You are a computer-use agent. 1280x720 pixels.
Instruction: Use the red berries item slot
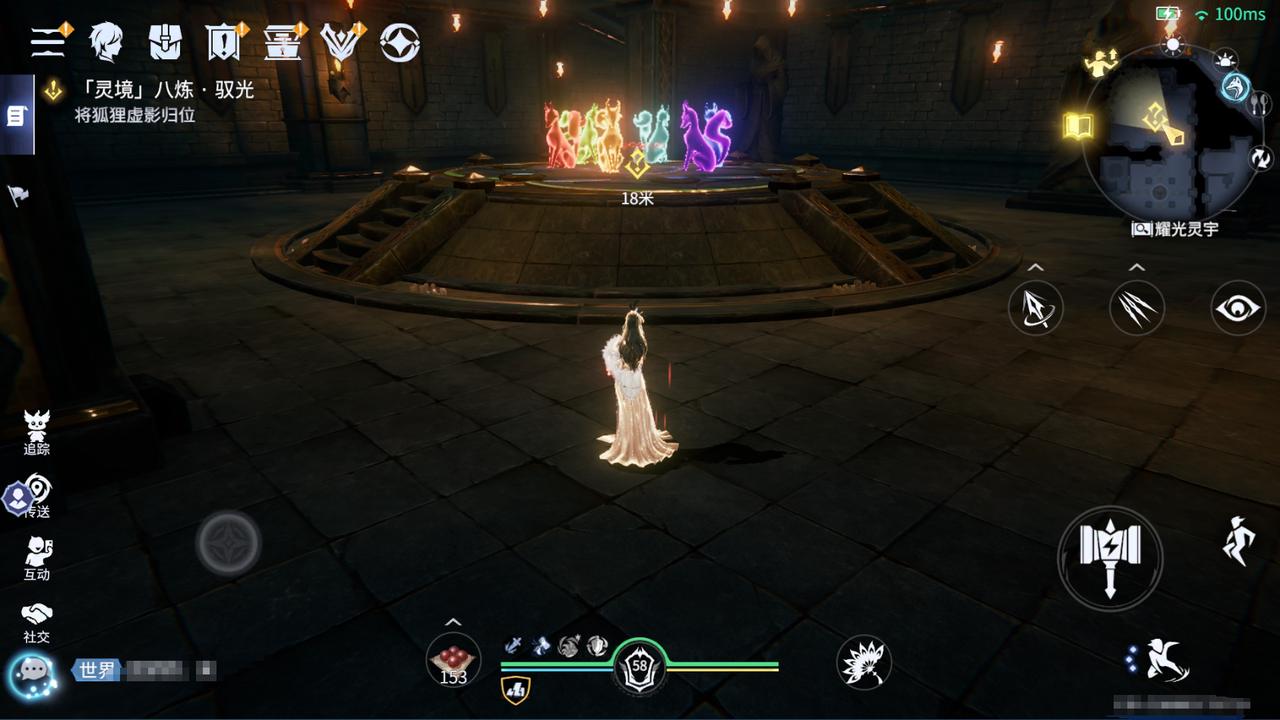453,661
